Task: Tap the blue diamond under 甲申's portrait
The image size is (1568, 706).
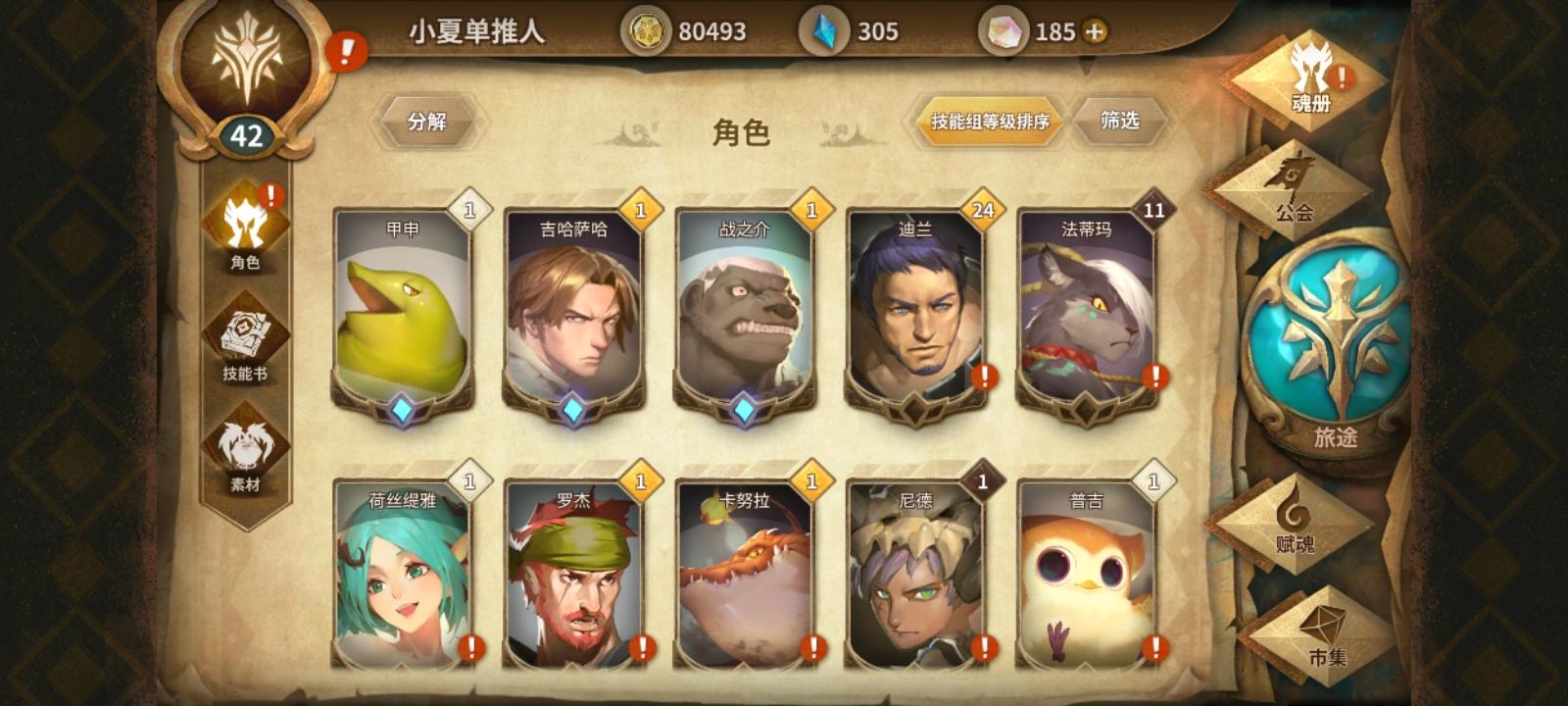Action: coord(404,412)
